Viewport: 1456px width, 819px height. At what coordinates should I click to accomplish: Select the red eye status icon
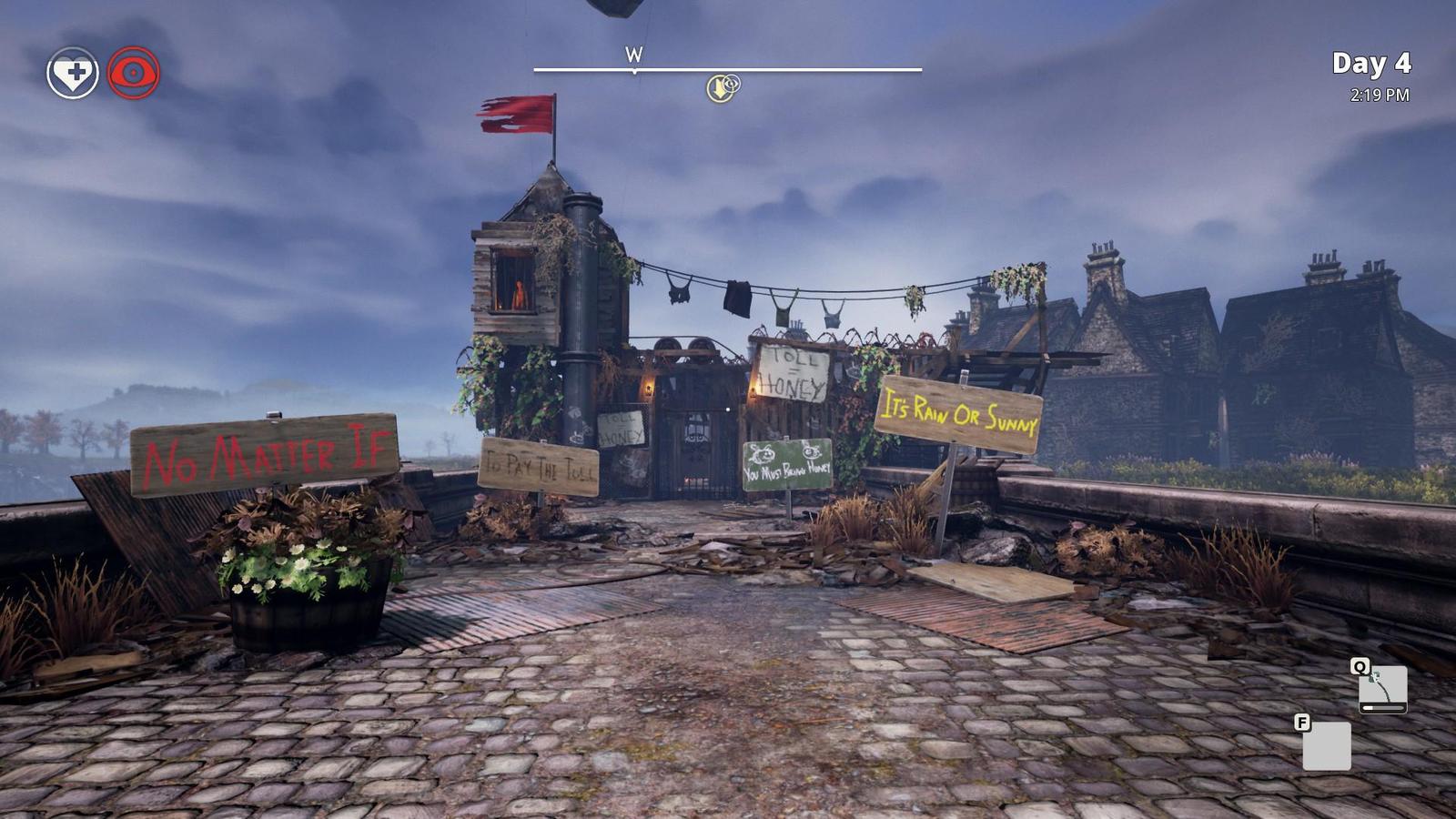pyautogui.click(x=134, y=73)
